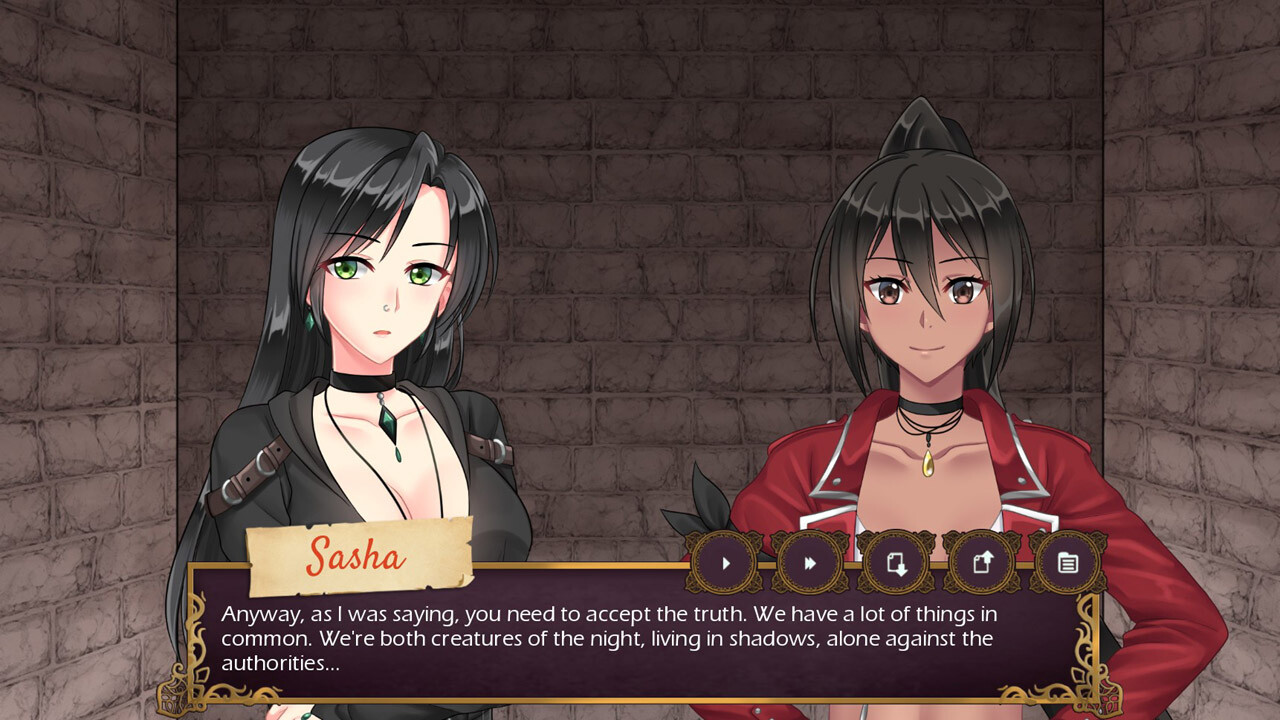Open the load icon with up arrow
1280x720 pixels.
point(982,563)
